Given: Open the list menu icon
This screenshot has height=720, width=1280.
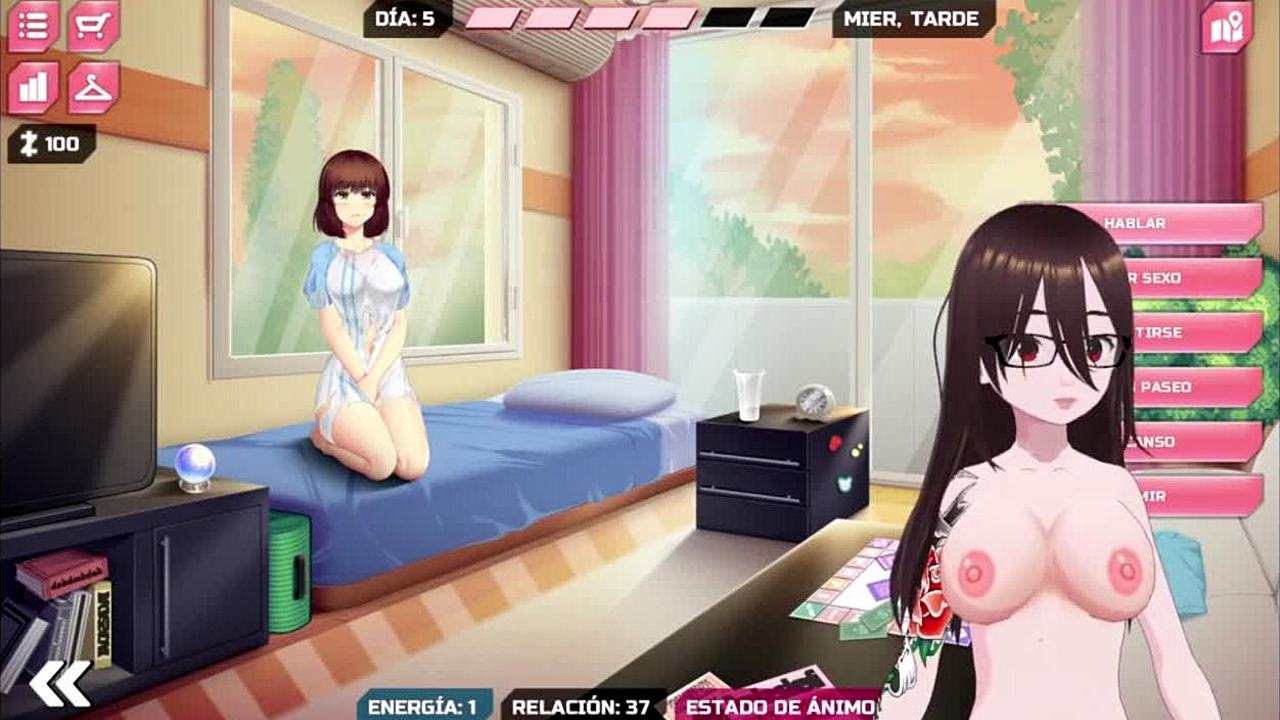Looking at the screenshot, I should tap(33, 26).
